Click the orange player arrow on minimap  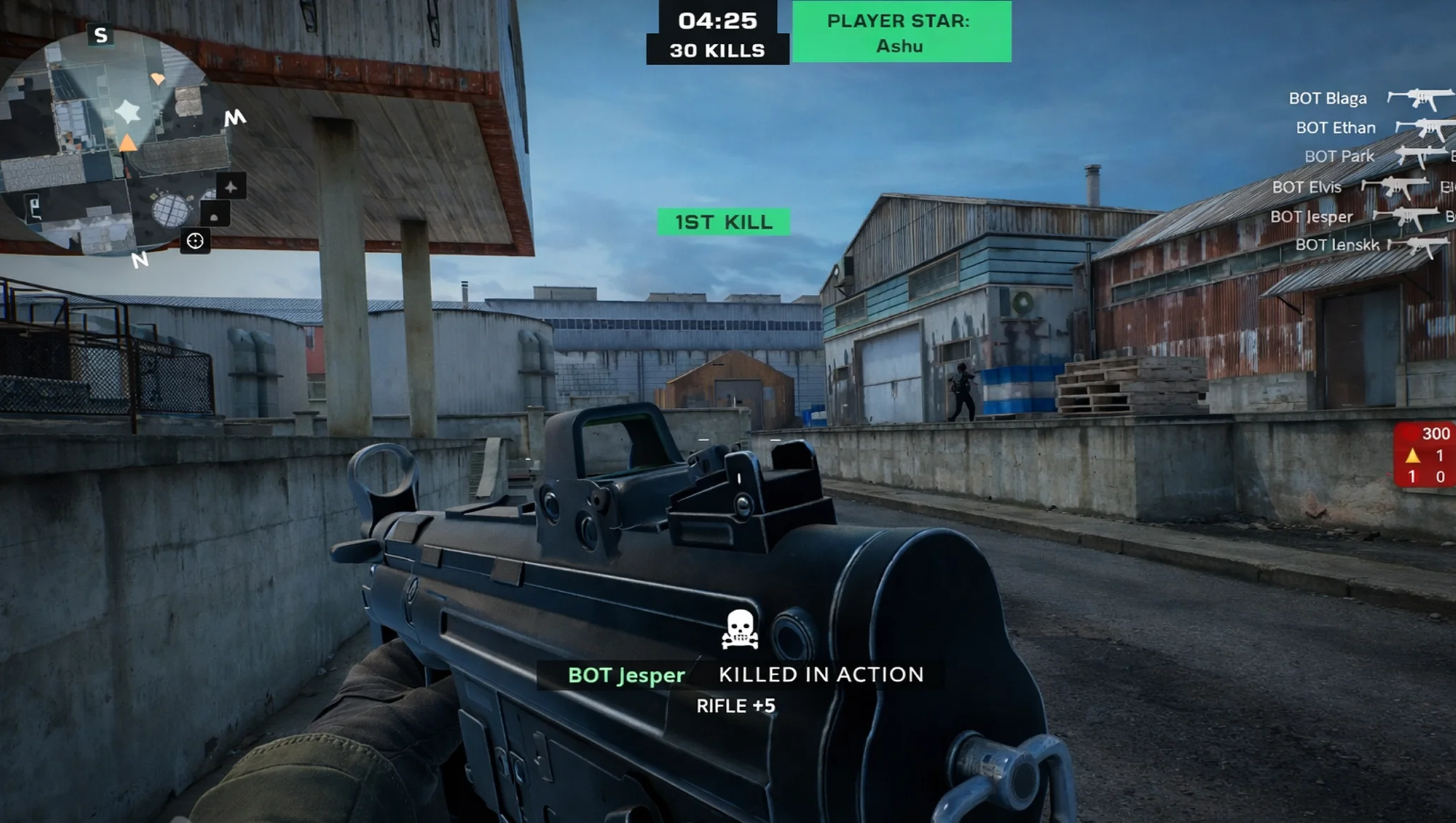click(x=128, y=144)
